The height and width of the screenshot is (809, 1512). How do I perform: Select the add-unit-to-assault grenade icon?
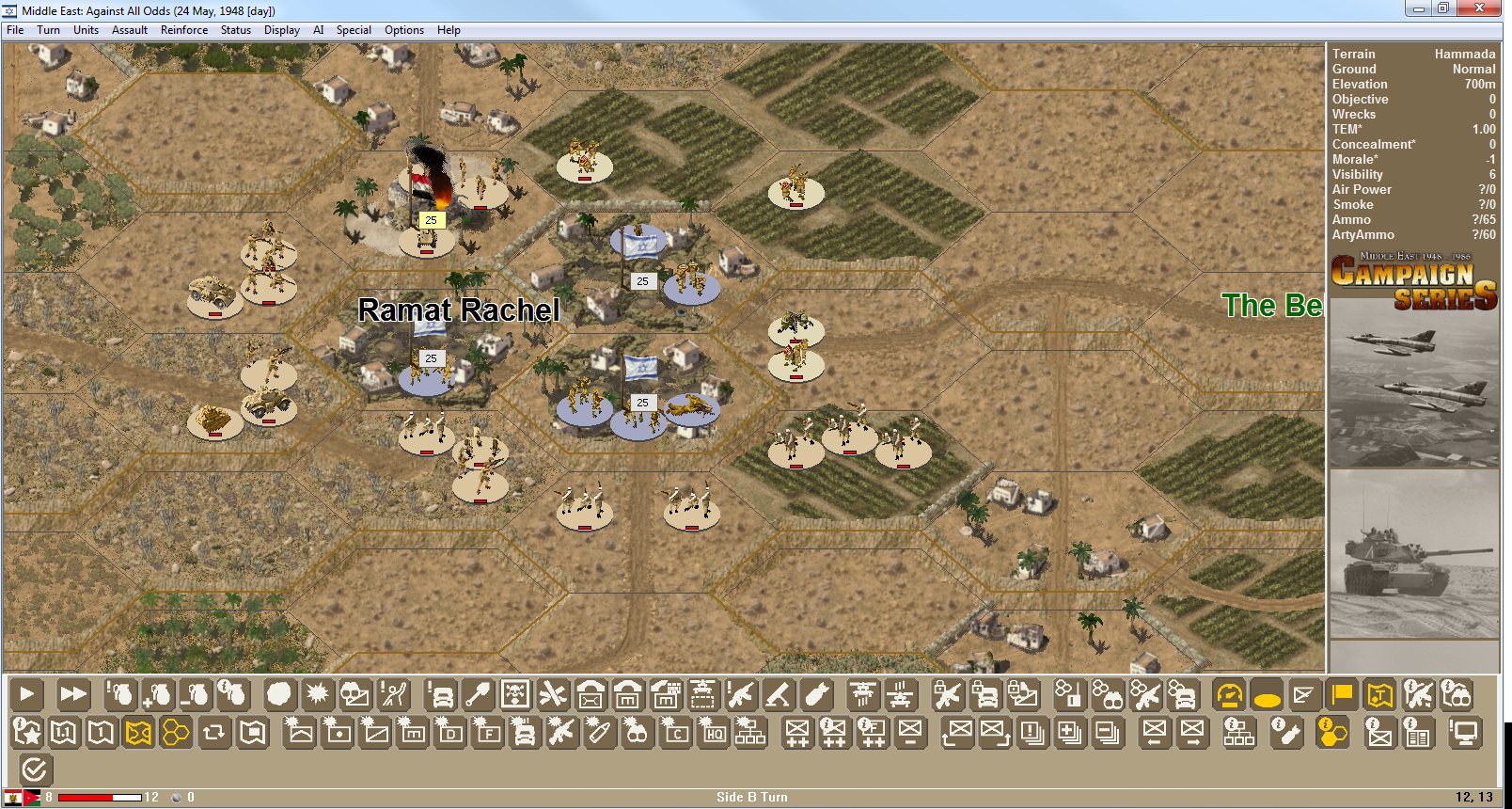coord(159,696)
